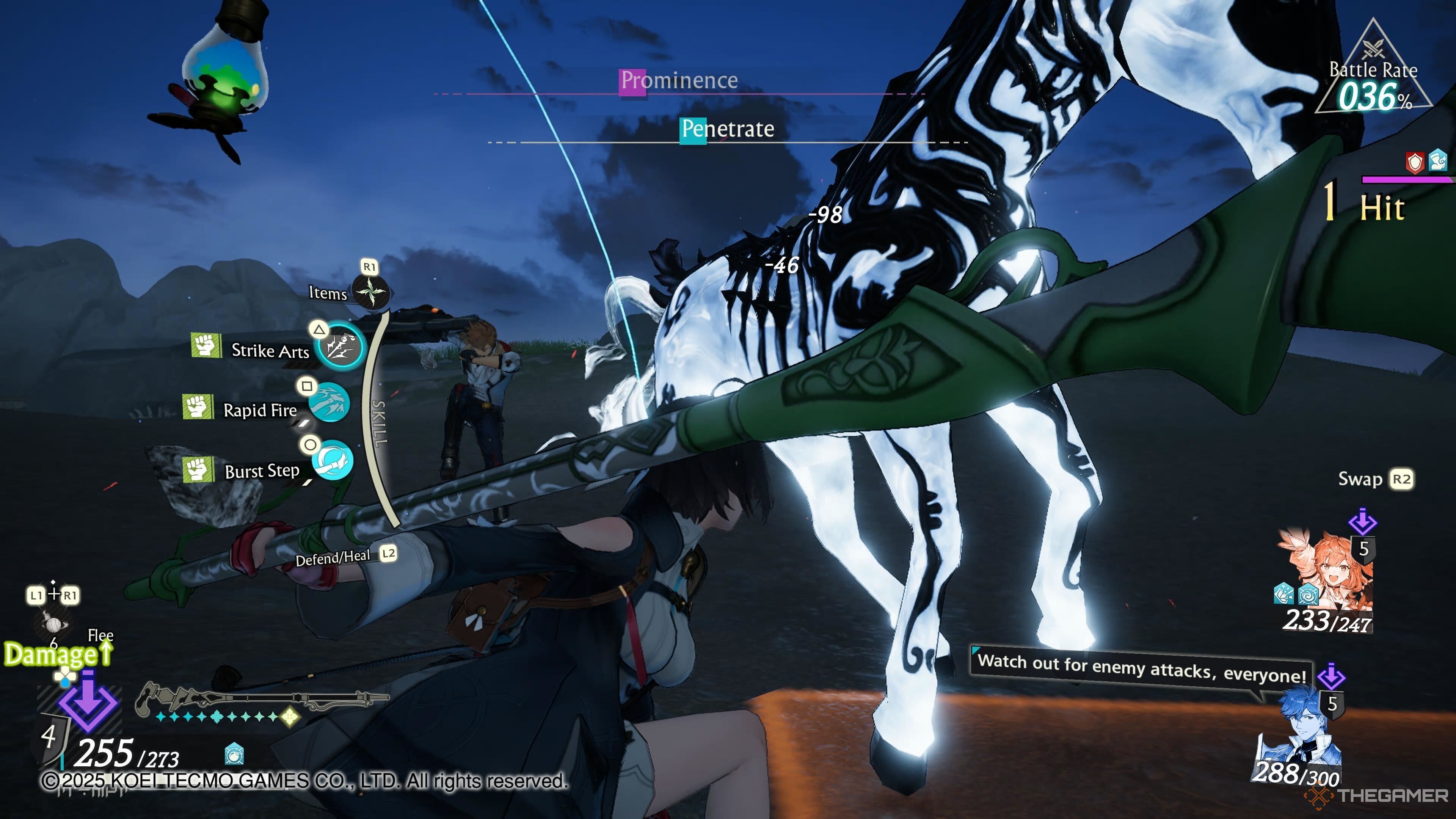This screenshot has height=819, width=1456.
Task: Select the blue-haired party member portrait
Action: click(x=1300, y=729)
